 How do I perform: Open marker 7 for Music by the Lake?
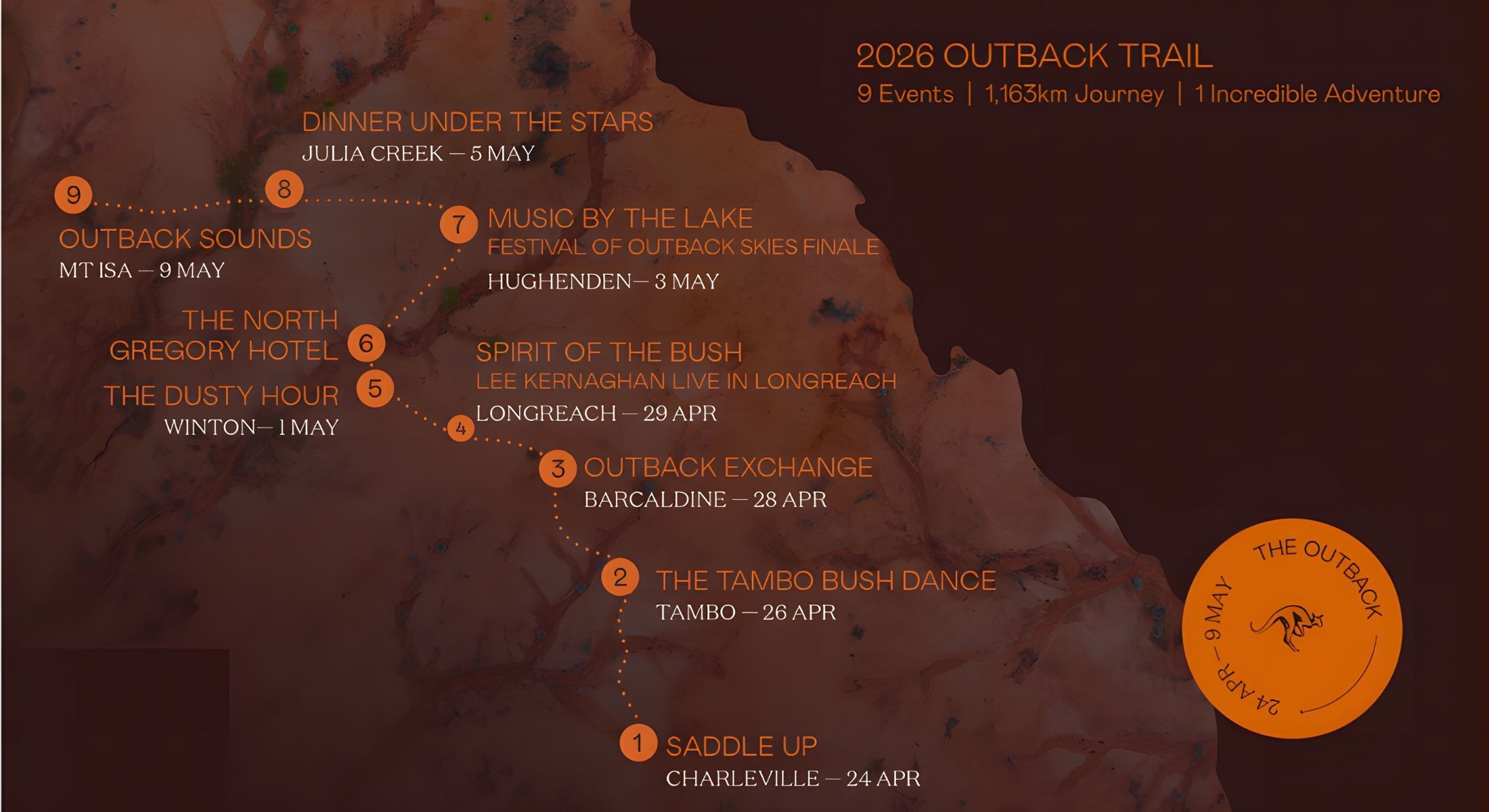pos(459,224)
